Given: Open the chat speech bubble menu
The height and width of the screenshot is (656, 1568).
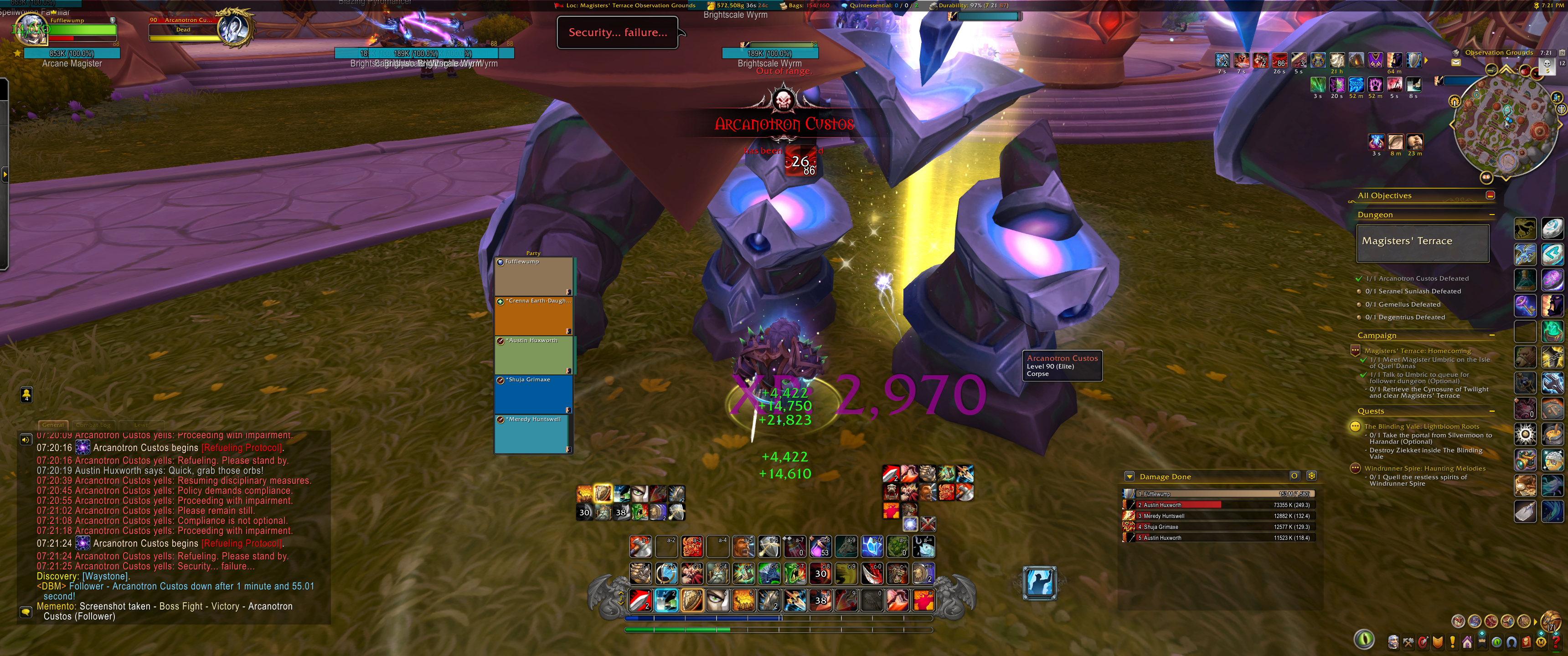Looking at the screenshot, I should click(26, 611).
